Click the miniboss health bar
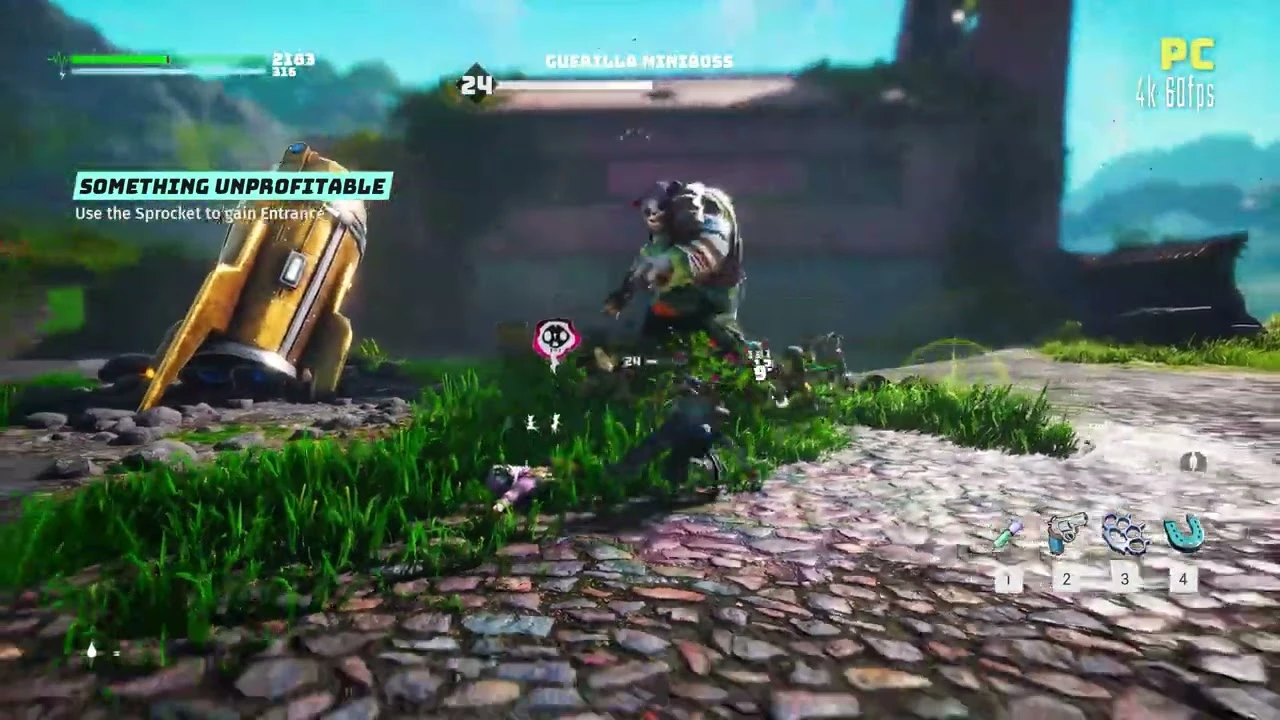Viewport: 1280px width, 720px height. 578,85
